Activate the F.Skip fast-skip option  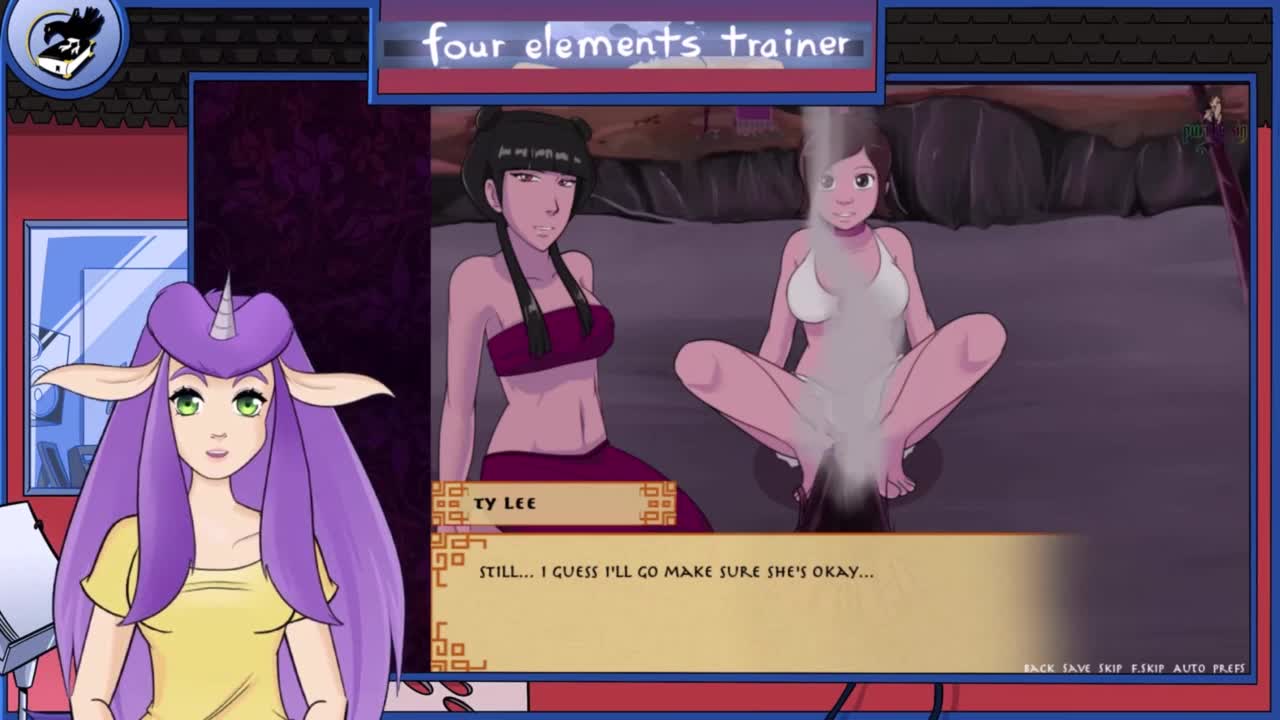click(1147, 668)
